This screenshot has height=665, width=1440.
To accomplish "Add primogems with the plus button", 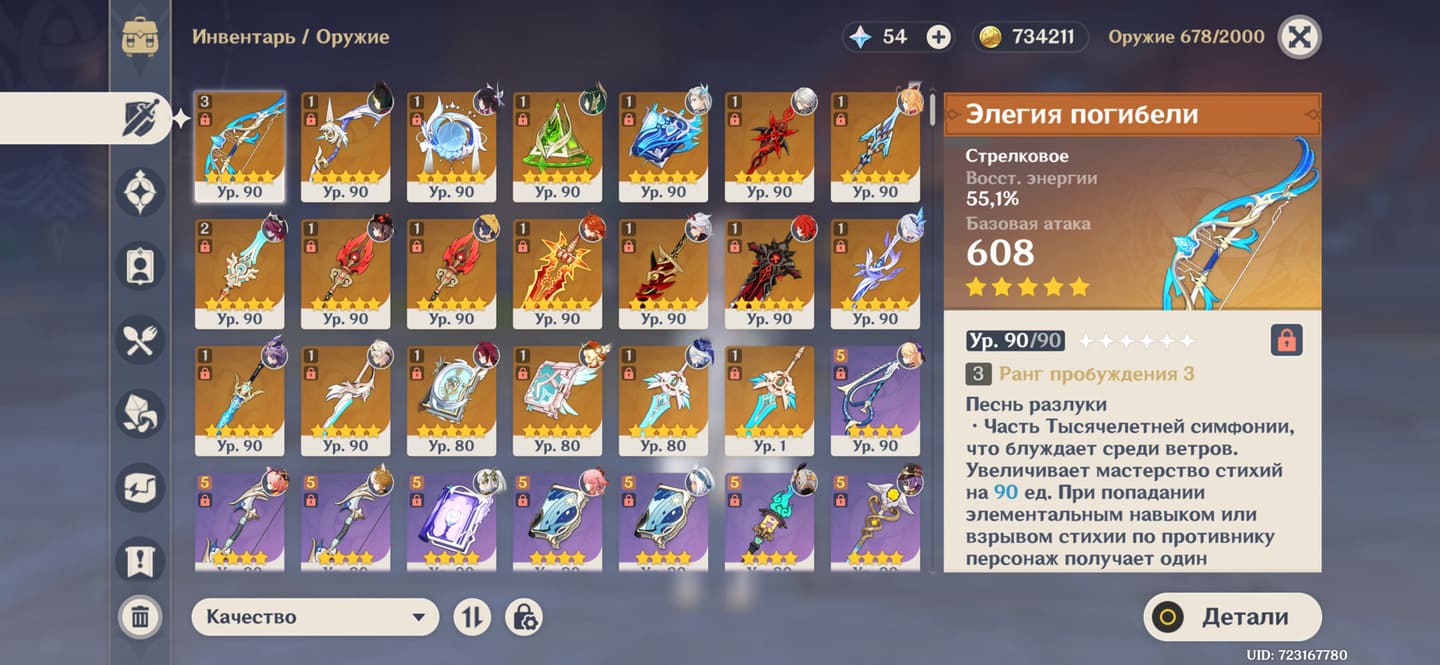I will click(938, 38).
